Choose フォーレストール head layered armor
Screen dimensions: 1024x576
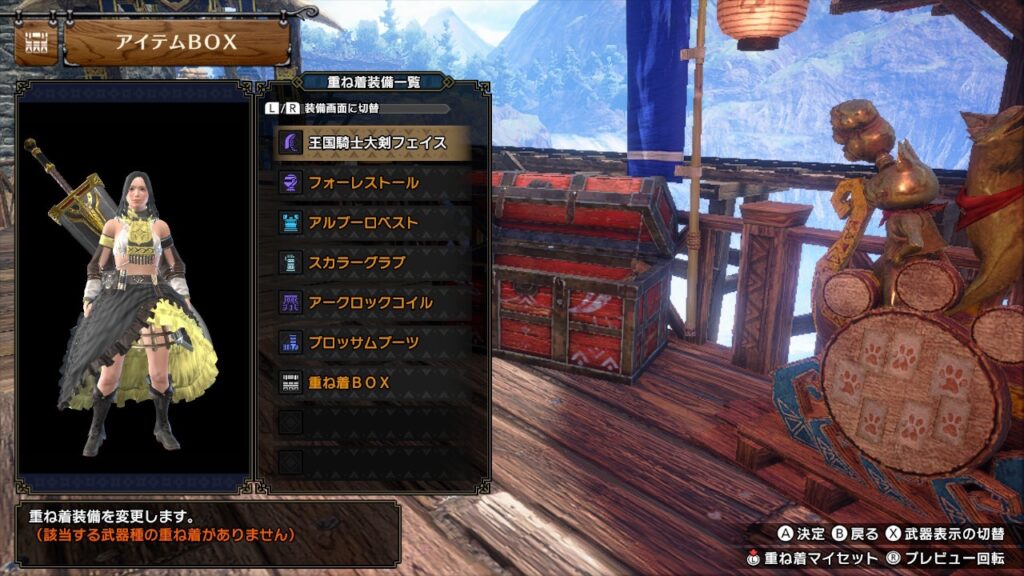(372, 183)
